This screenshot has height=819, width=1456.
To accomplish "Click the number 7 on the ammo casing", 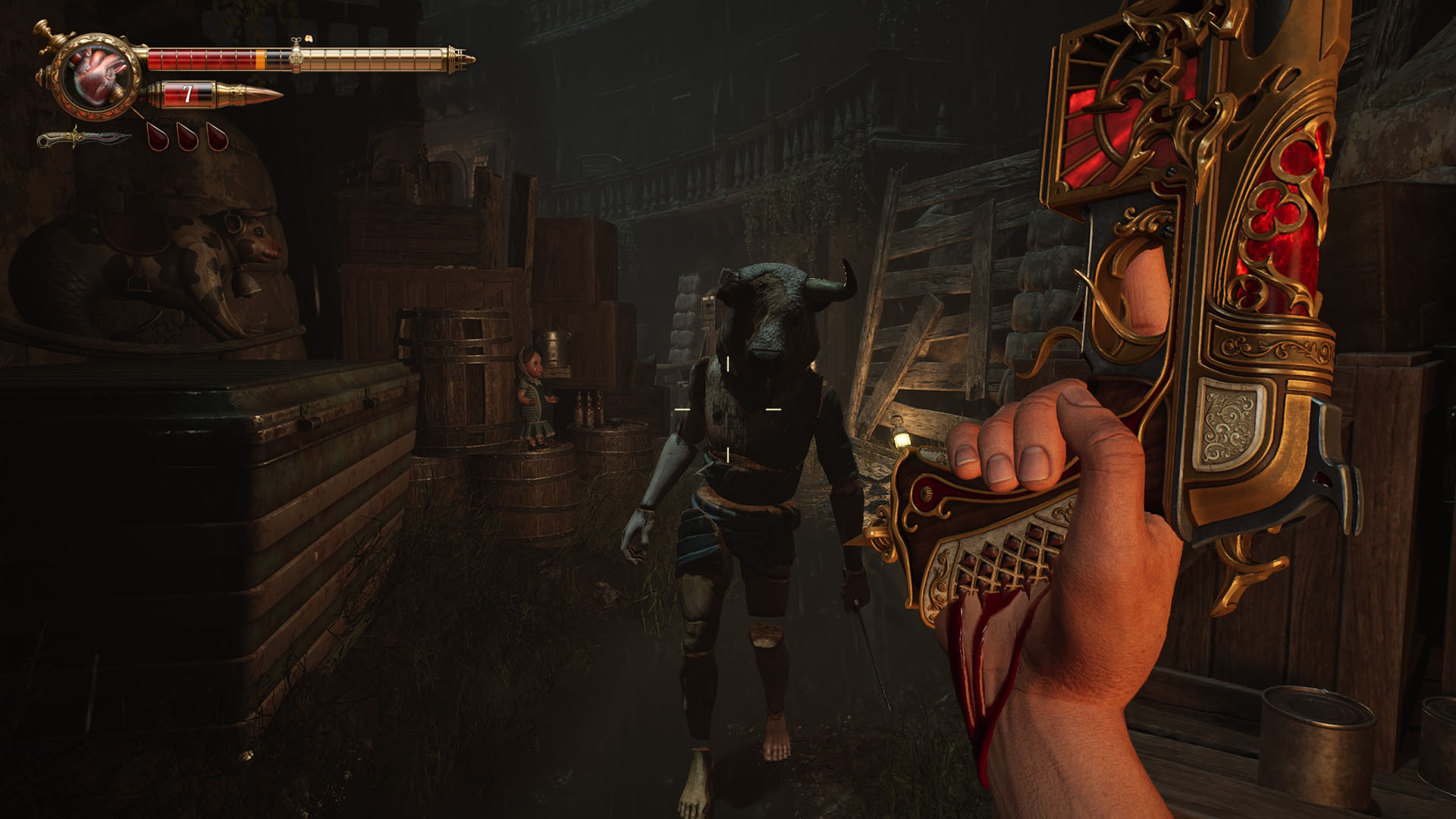I will click(189, 93).
